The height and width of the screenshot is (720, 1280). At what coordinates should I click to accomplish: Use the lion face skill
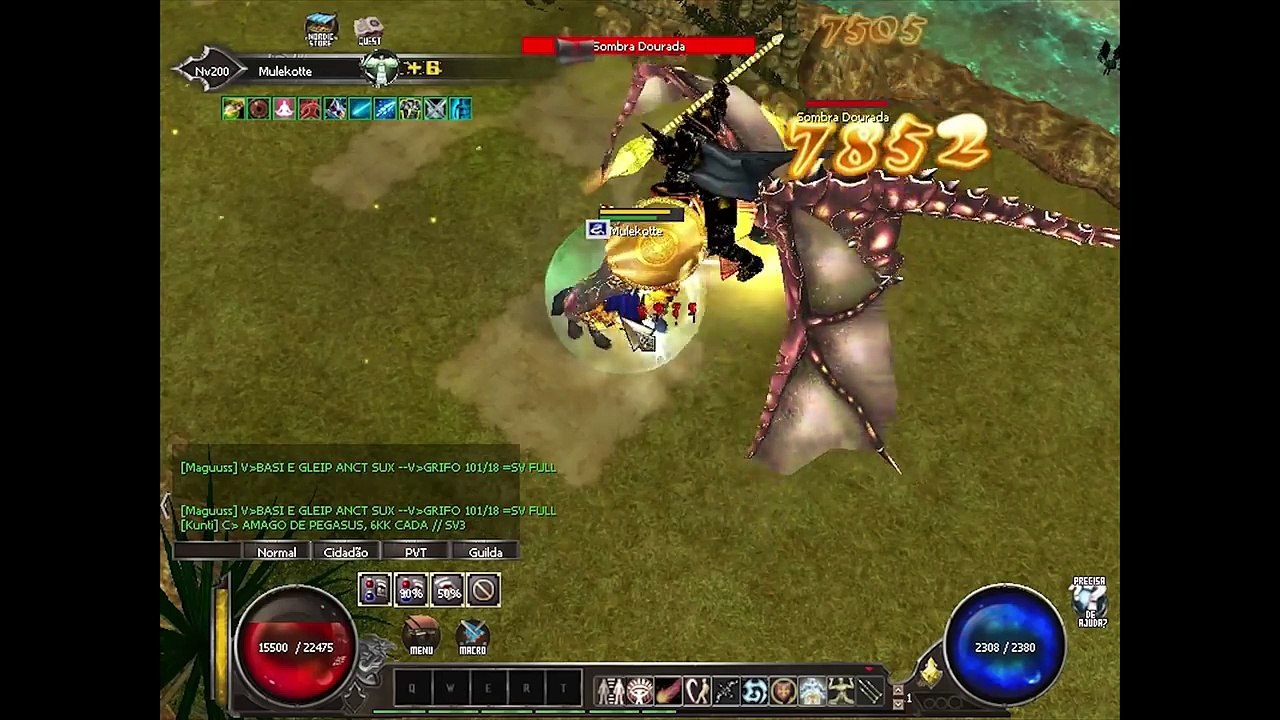click(x=782, y=690)
